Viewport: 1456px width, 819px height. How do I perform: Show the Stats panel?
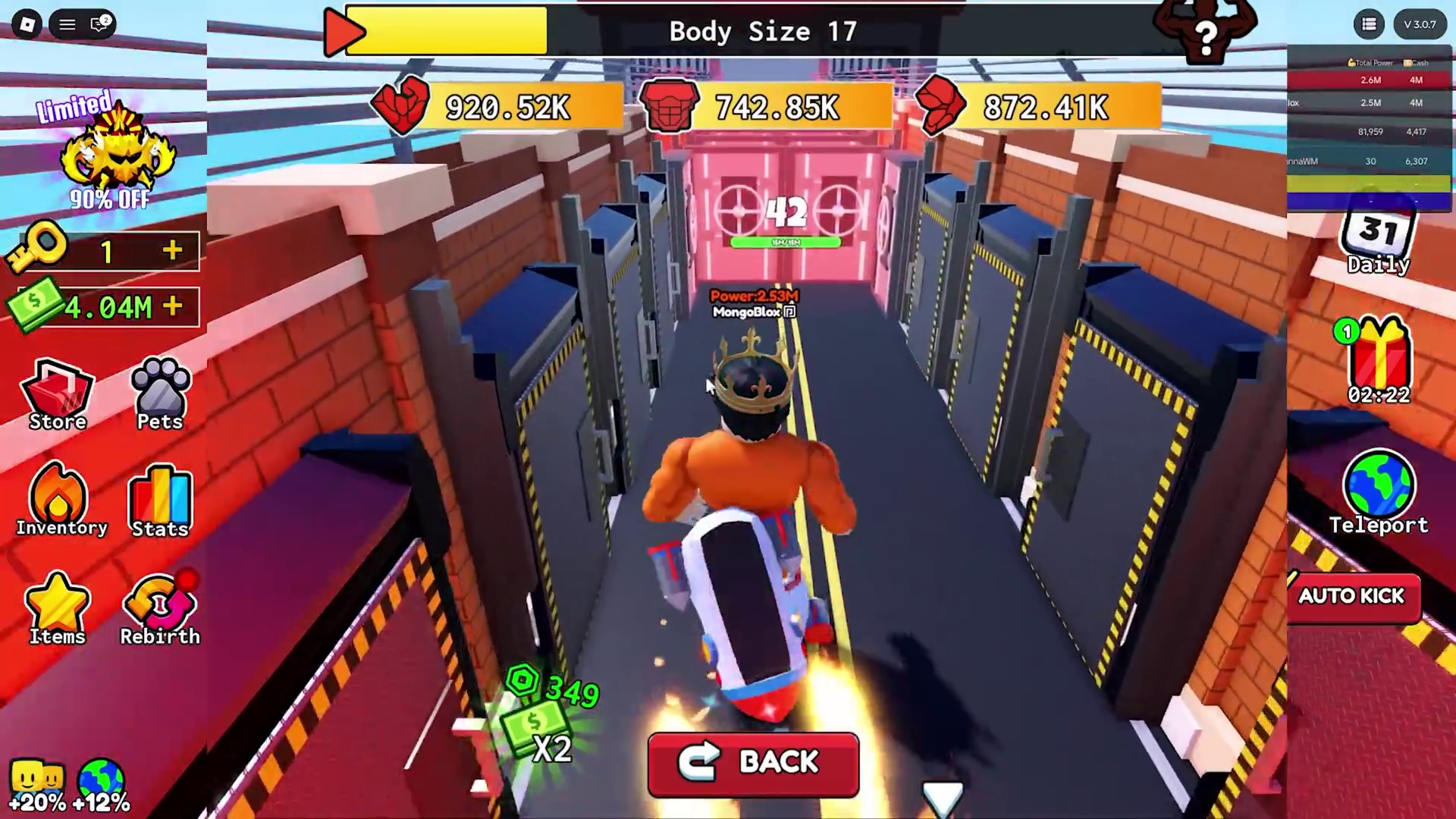click(160, 502)
